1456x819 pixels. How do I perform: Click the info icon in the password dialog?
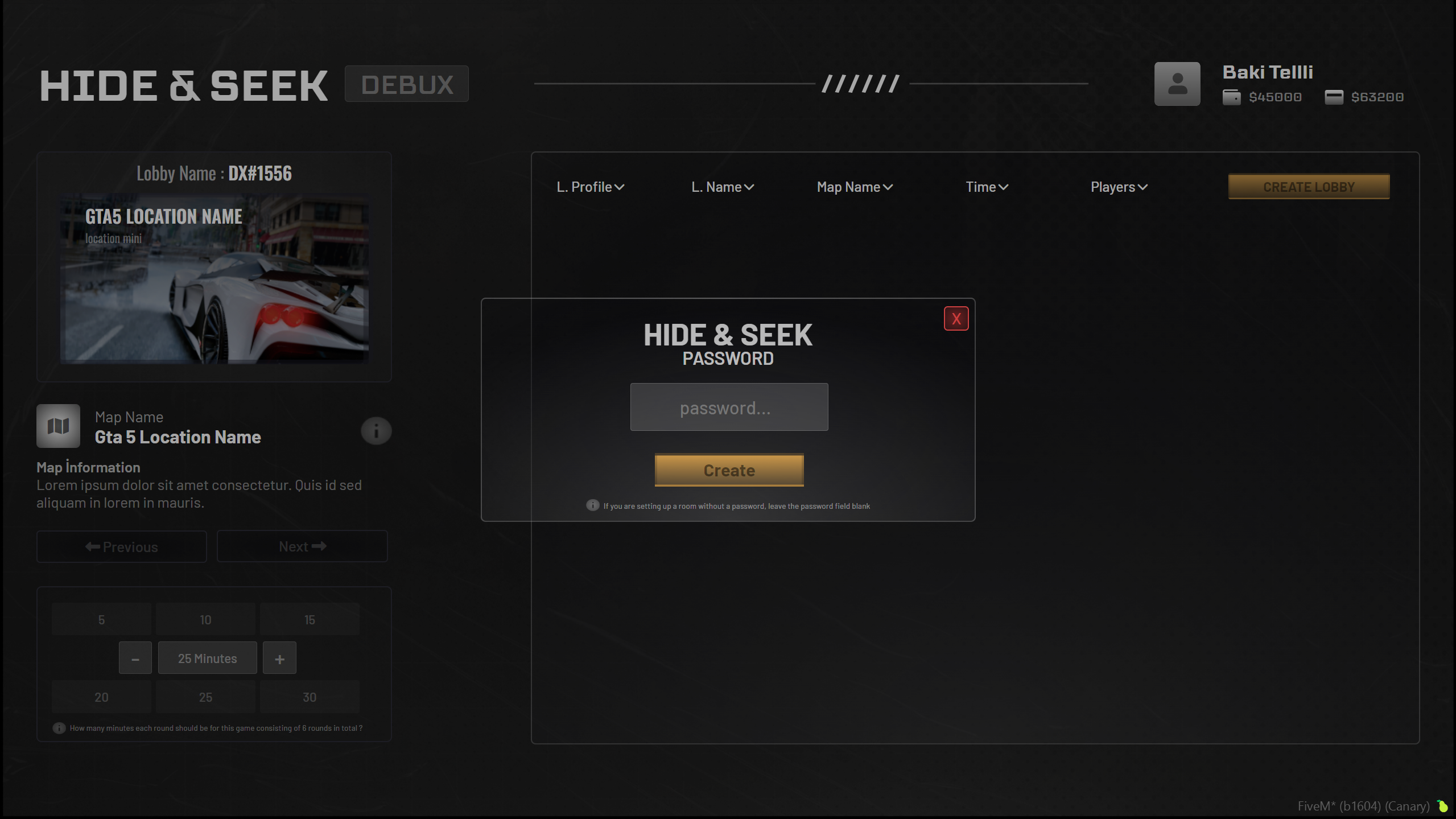coord(592,505)
